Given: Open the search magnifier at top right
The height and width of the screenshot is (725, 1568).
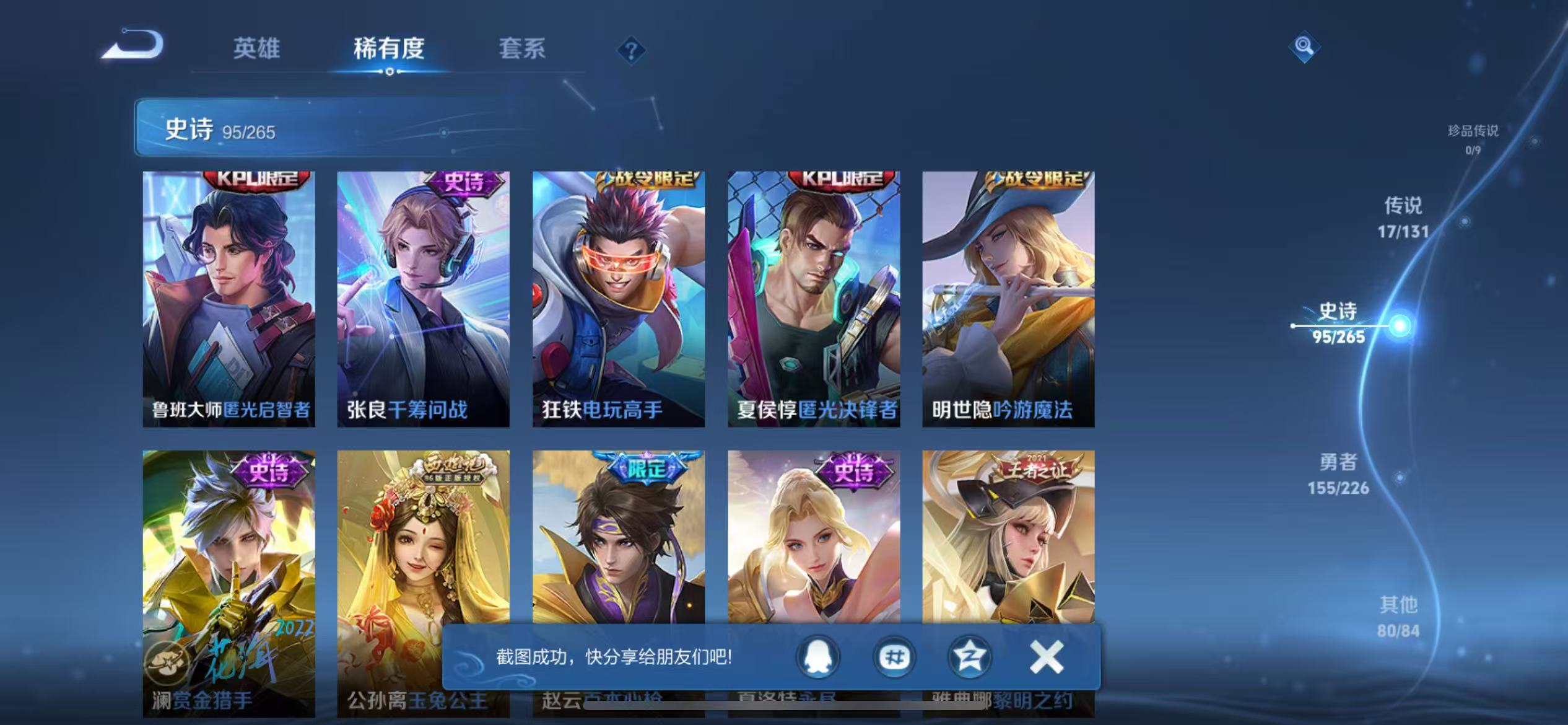Looking at the screenshot, I should coord(1304,46).
